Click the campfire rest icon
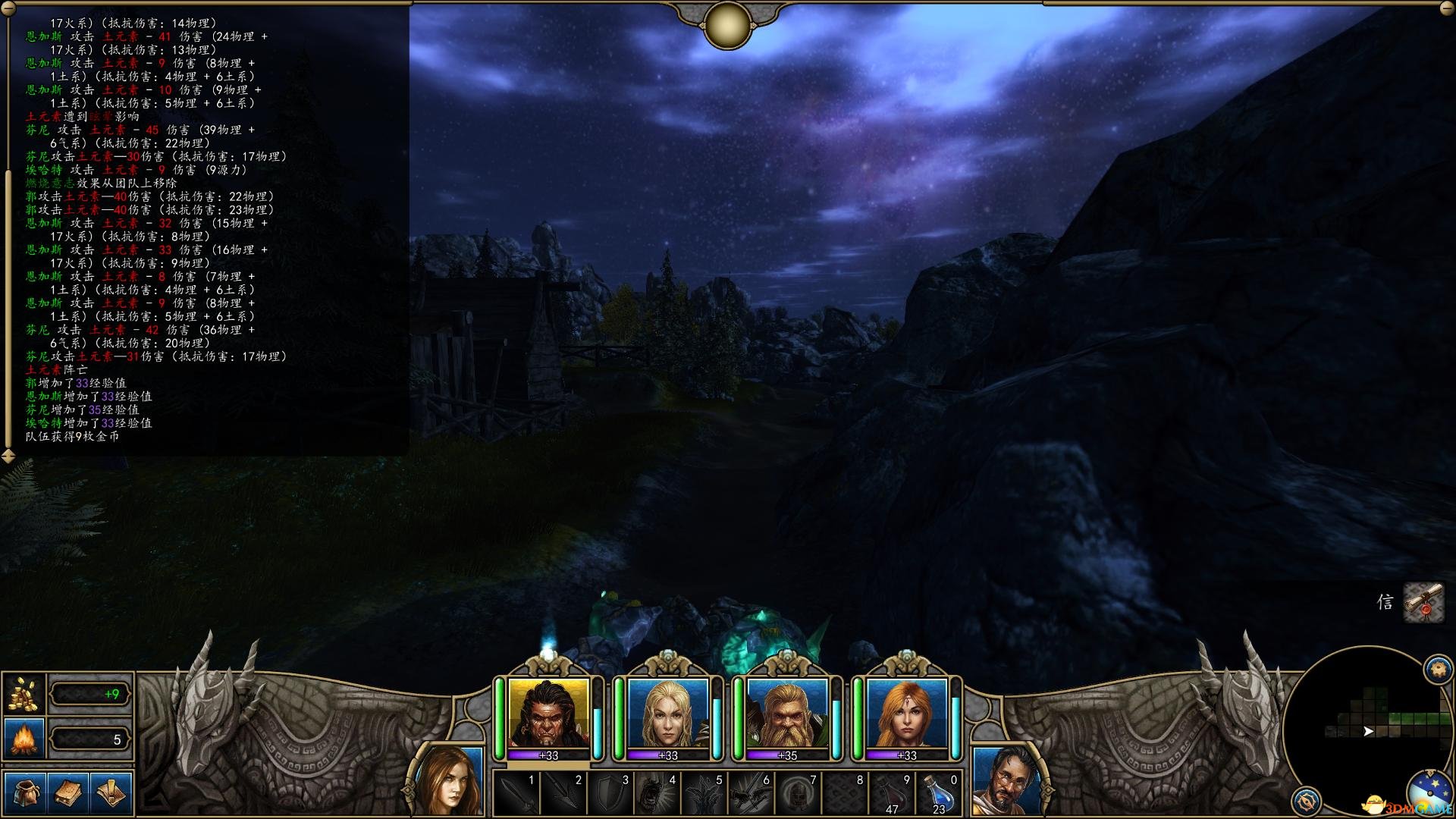 [x=24, y=738]
